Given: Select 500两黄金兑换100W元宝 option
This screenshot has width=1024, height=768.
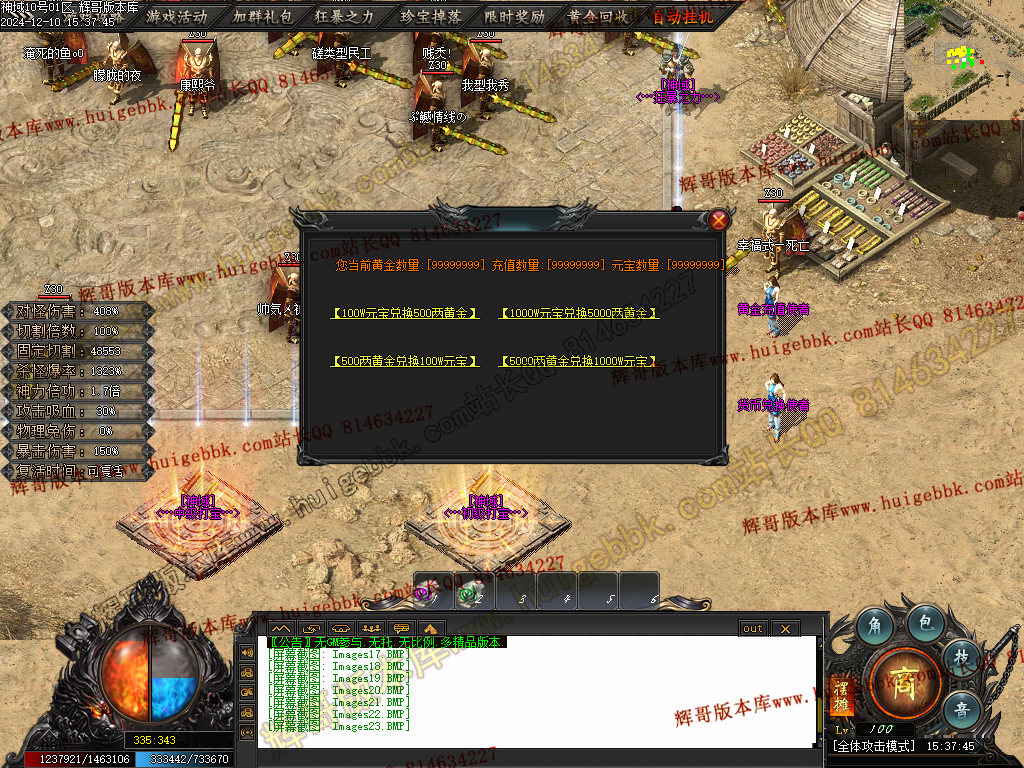Looking at the screenshot, I should point(405,361).
